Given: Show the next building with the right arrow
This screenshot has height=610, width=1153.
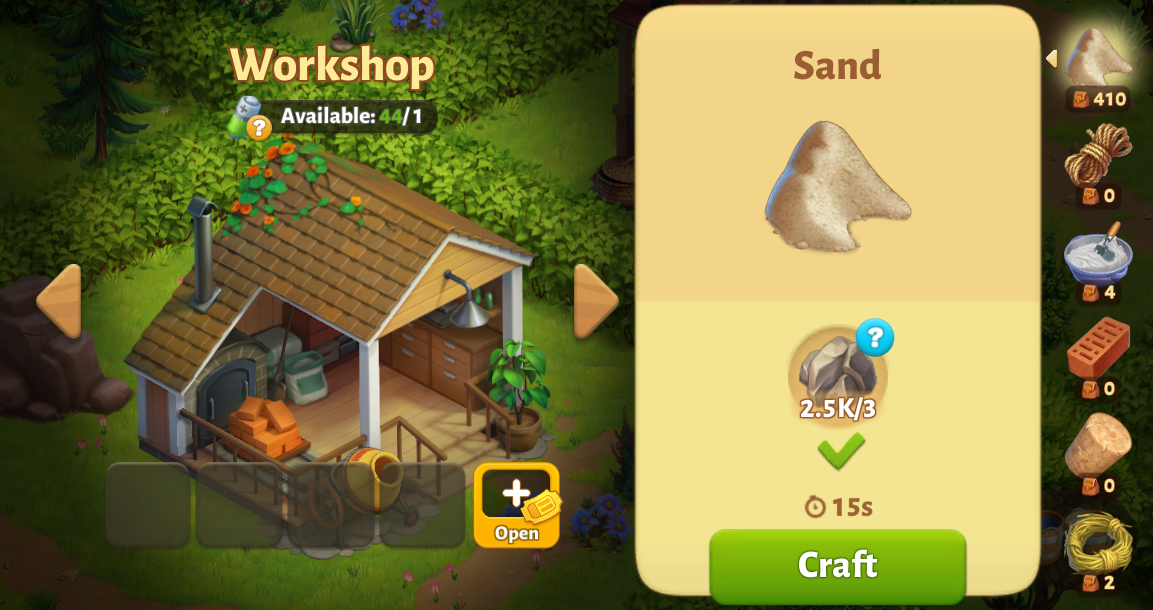Looking at the screenshot, I should click(596, 301).
